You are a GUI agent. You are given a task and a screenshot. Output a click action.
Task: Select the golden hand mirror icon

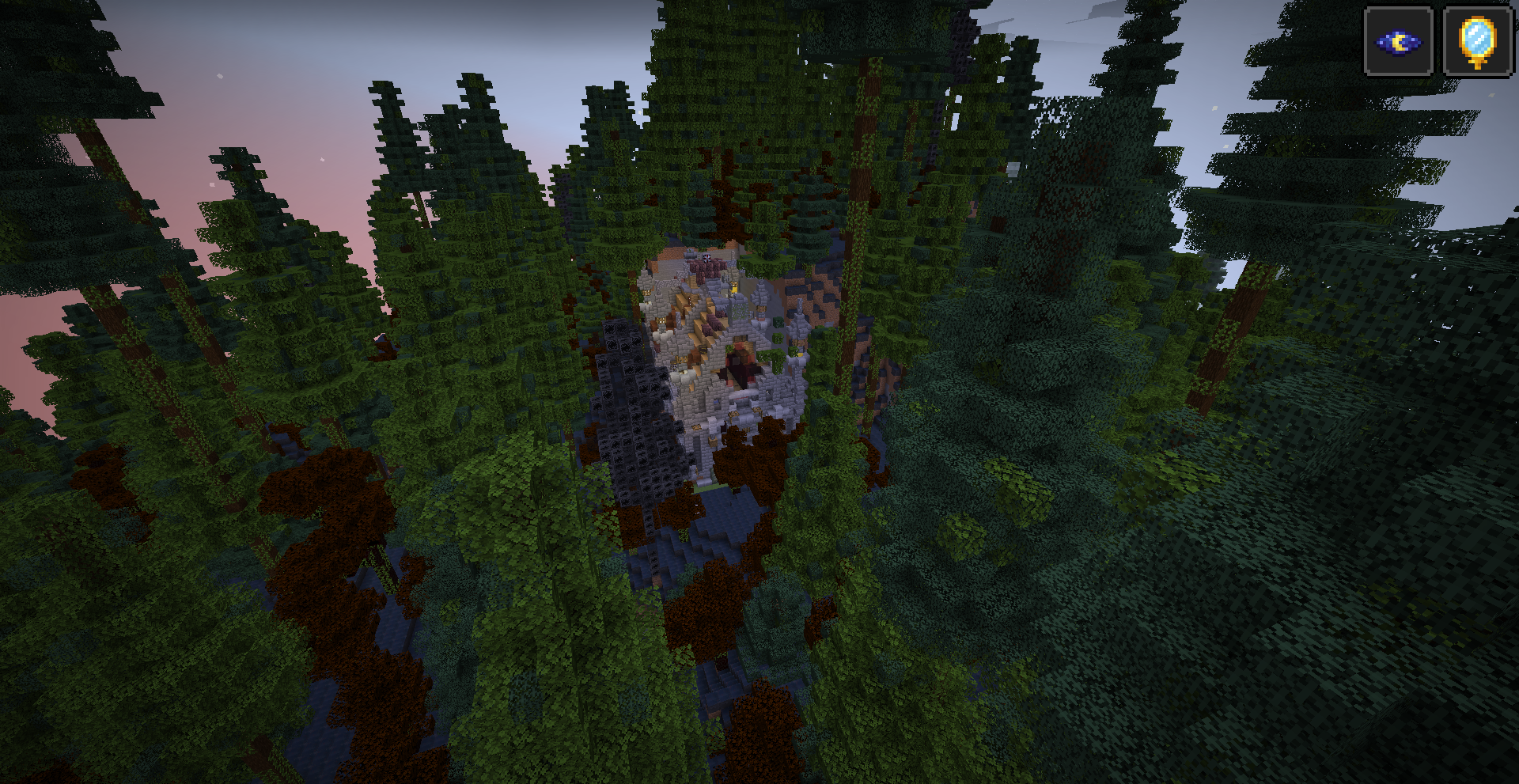(x=1477, y=41)
